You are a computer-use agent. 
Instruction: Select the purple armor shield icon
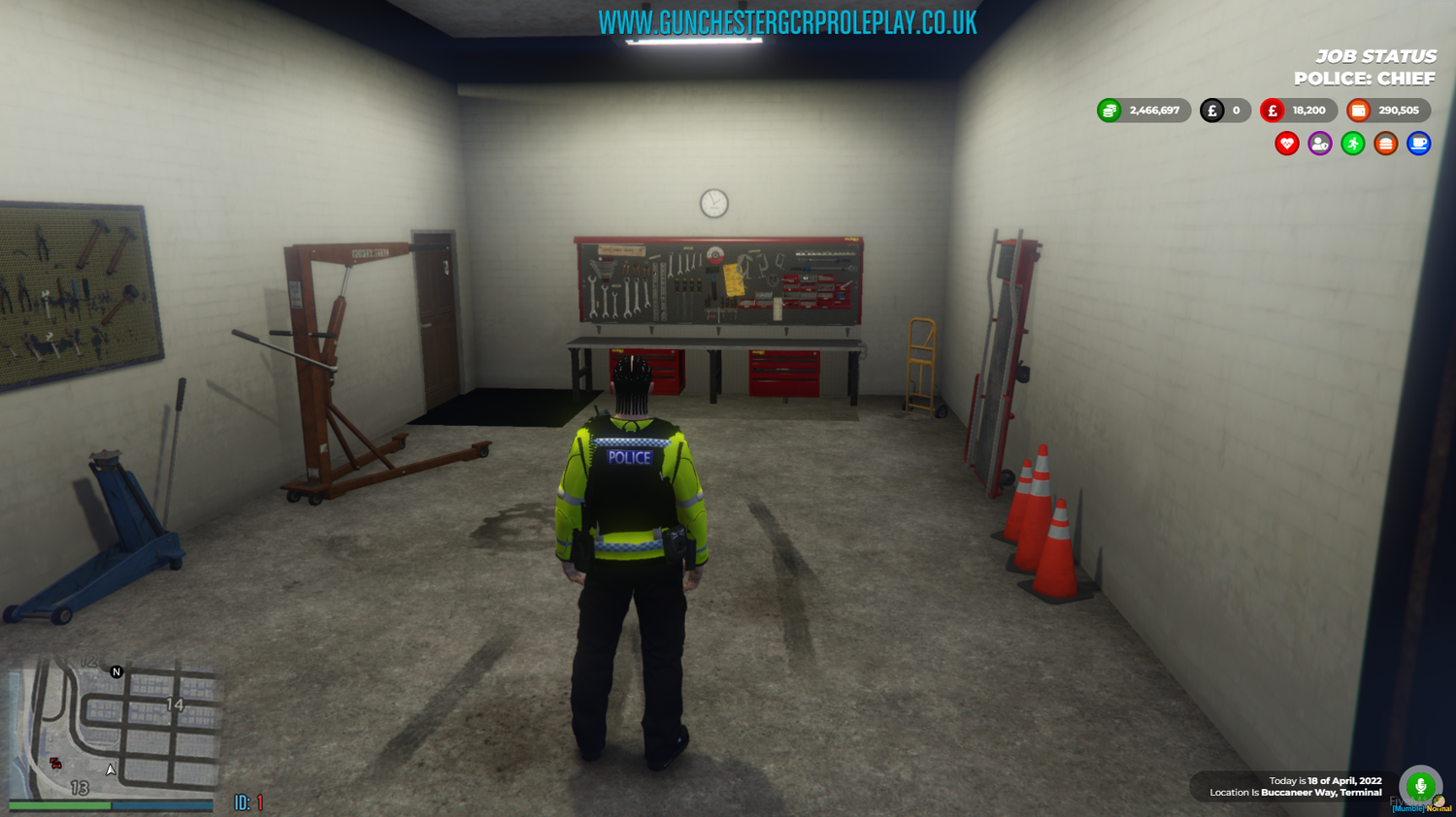tap(1318, 143)
